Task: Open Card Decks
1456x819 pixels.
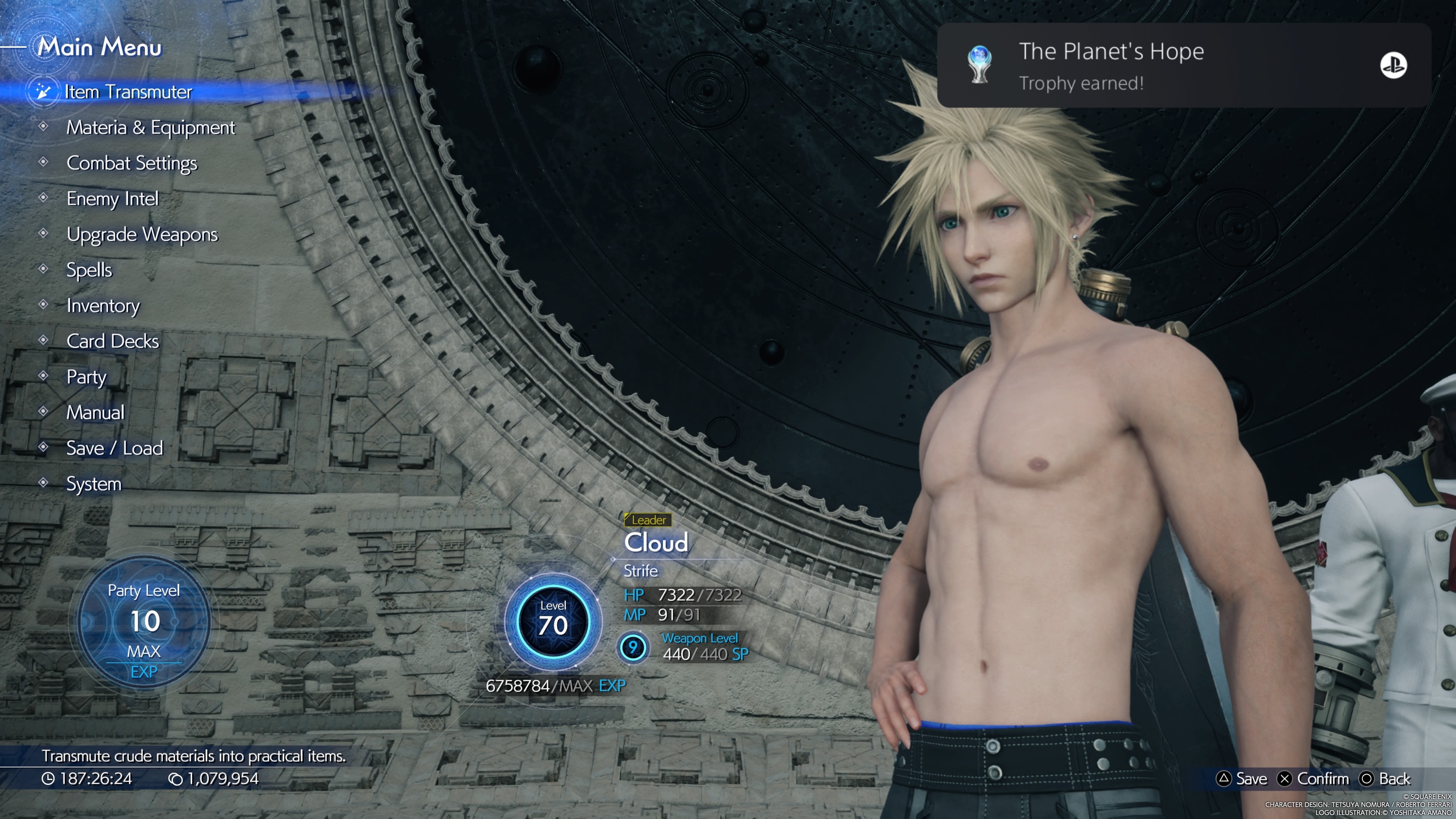Action: coord(113,341)
